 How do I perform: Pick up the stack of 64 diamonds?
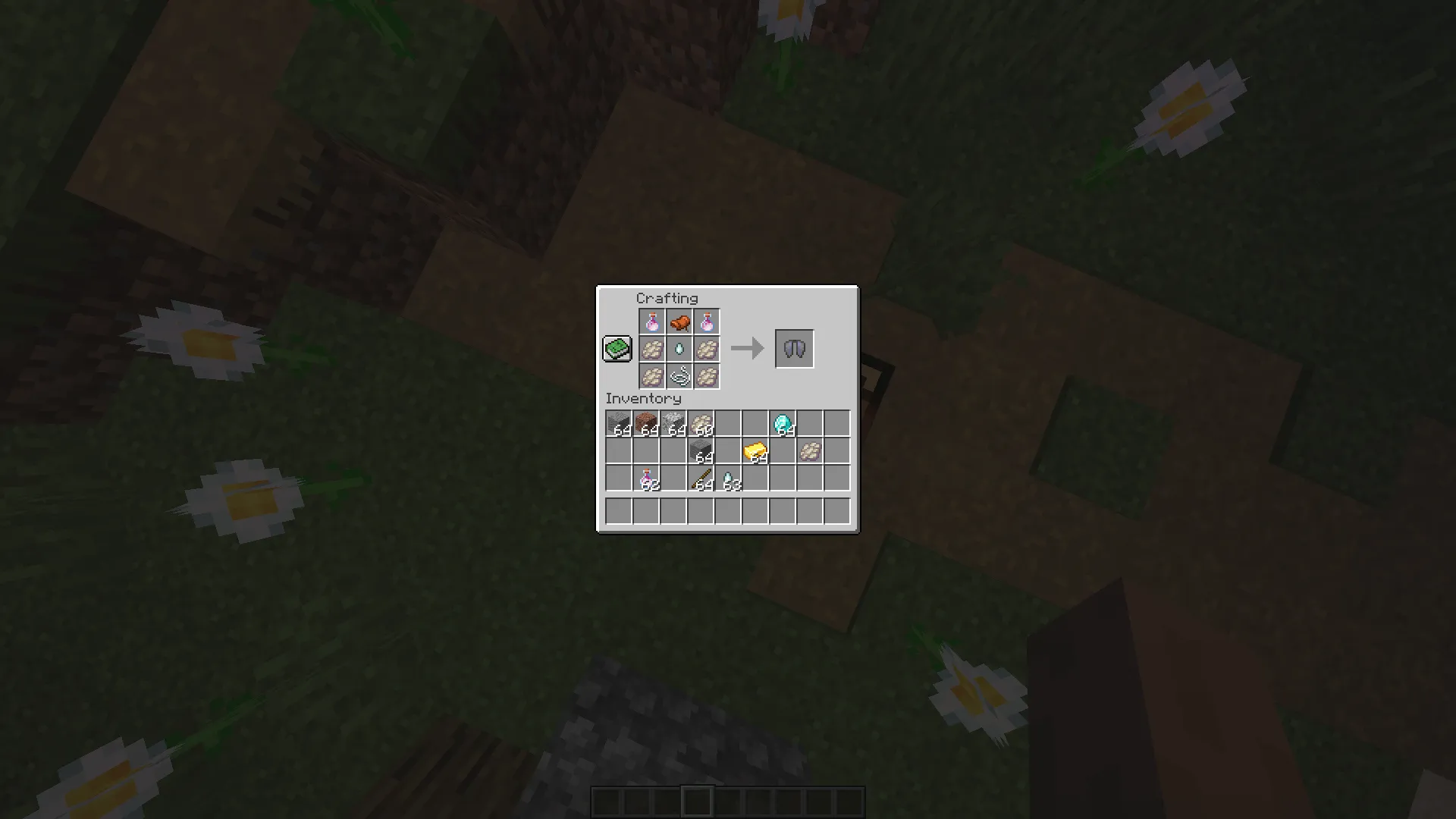781,423
